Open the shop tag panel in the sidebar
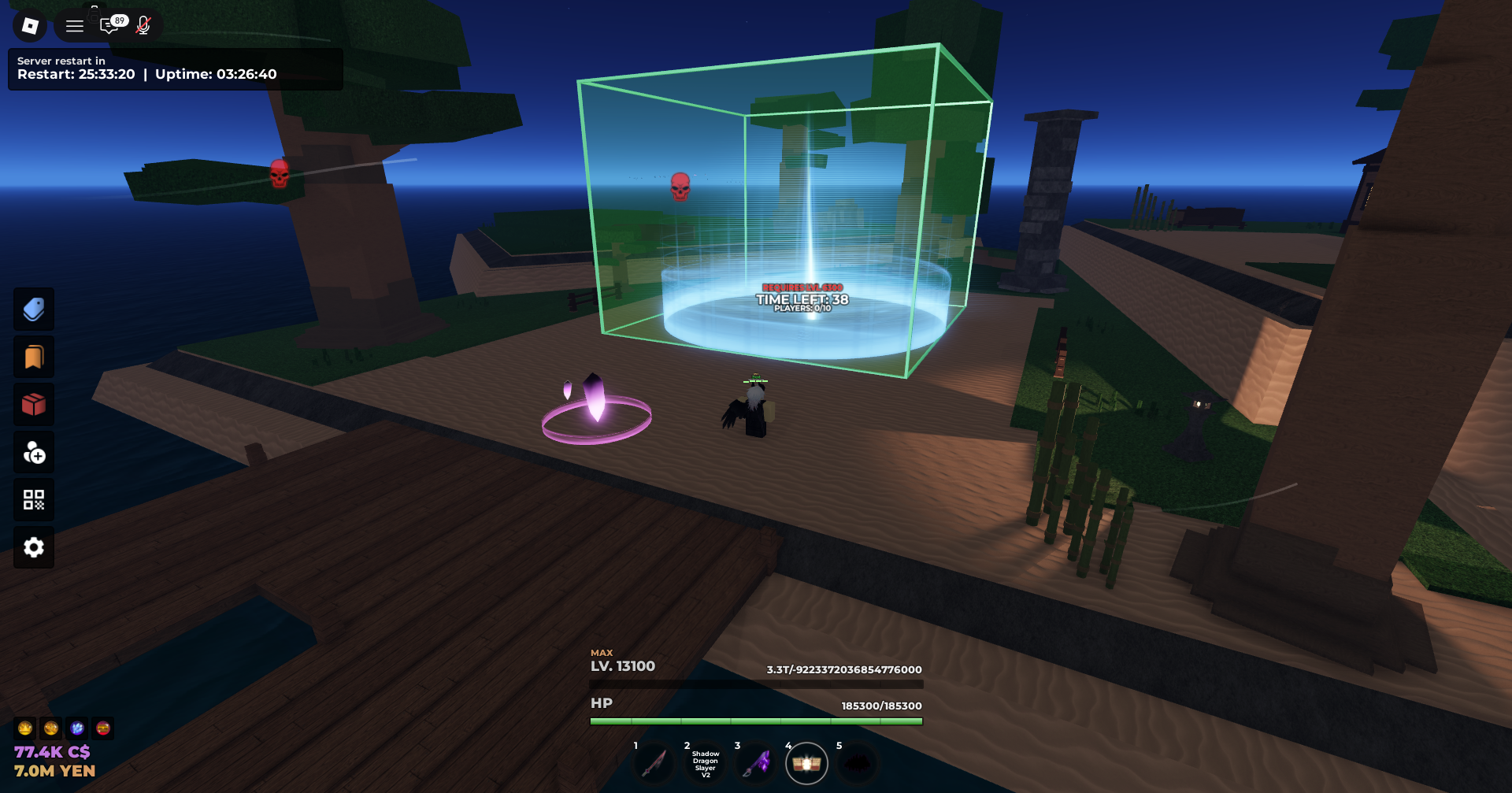This screenshot has width=1512, height=793. 34,309
